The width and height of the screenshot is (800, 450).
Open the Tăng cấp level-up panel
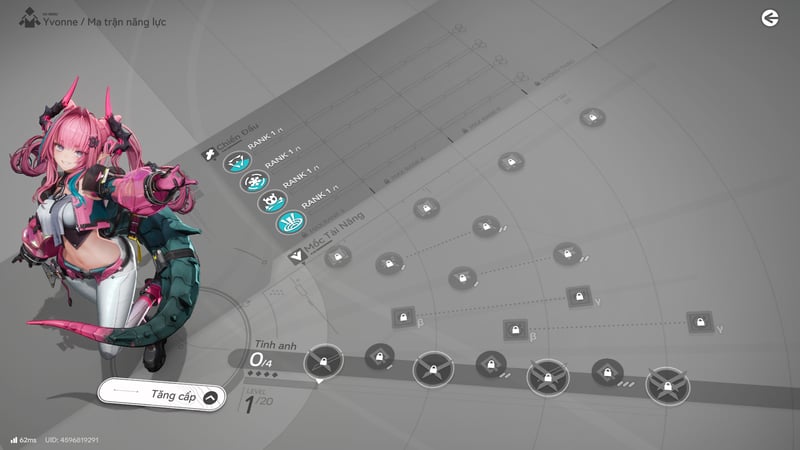click(160, 396)
